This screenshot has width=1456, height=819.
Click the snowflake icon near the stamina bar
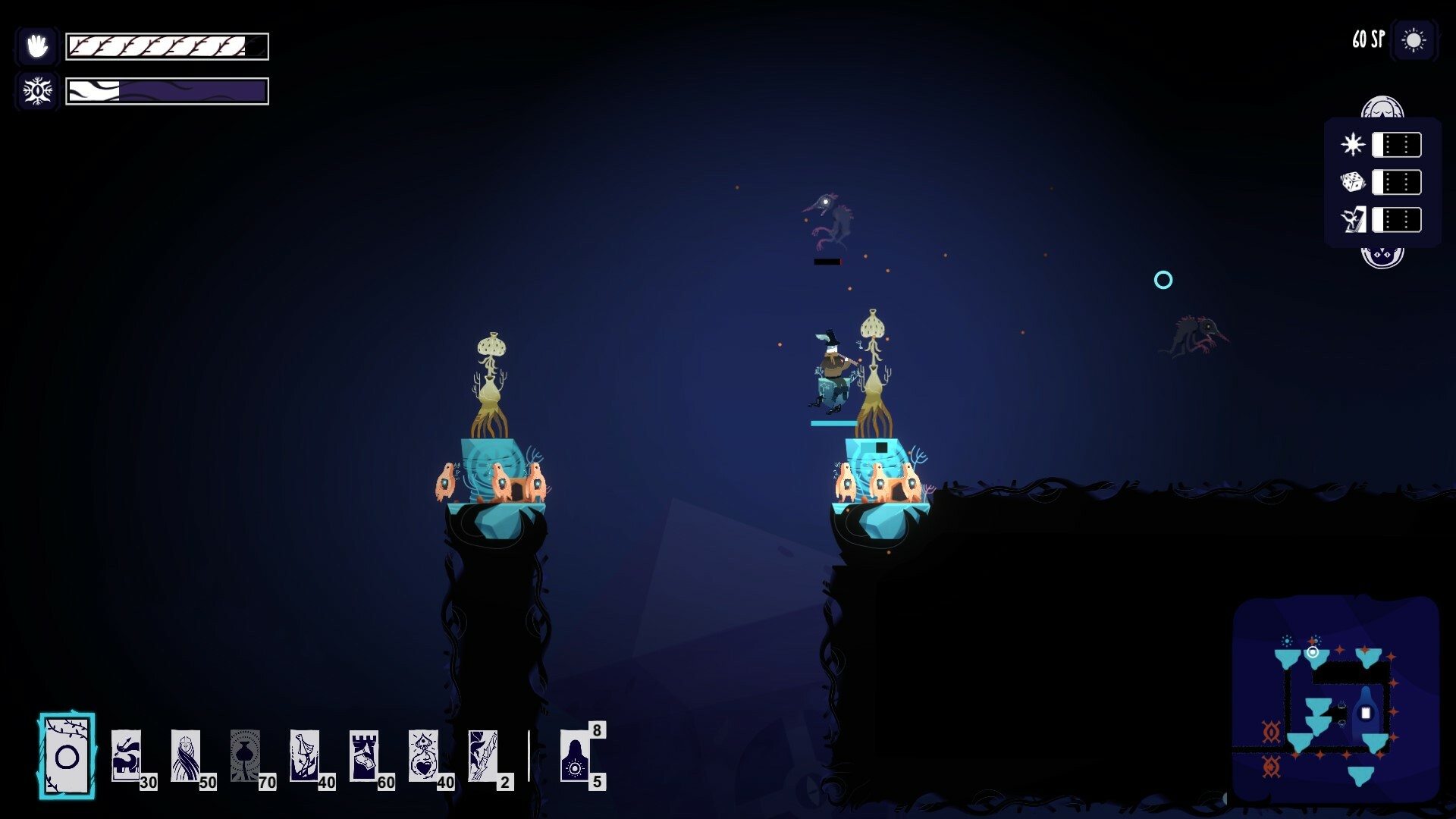click(x=35, y=90)
